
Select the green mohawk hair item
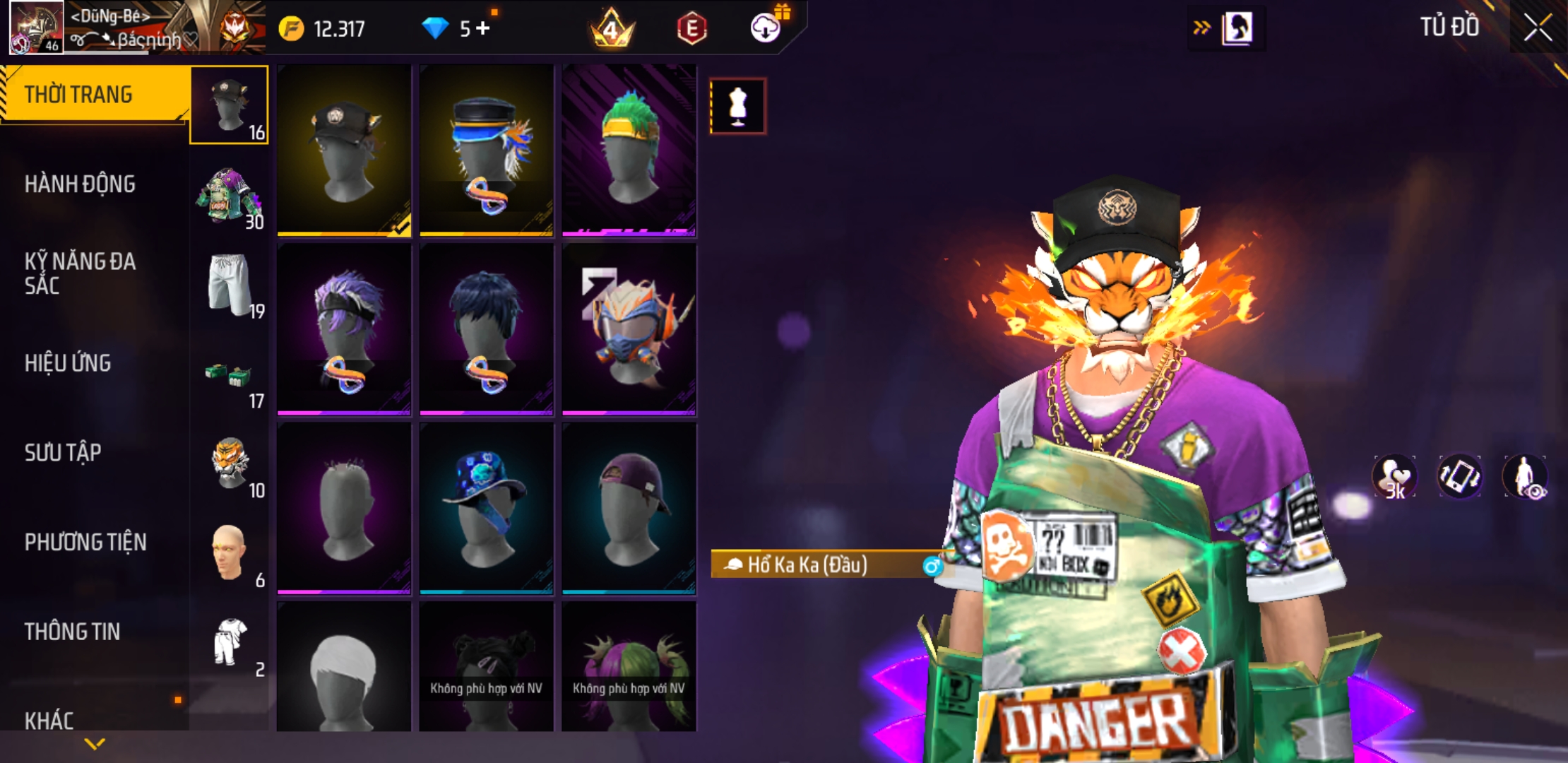629,150
